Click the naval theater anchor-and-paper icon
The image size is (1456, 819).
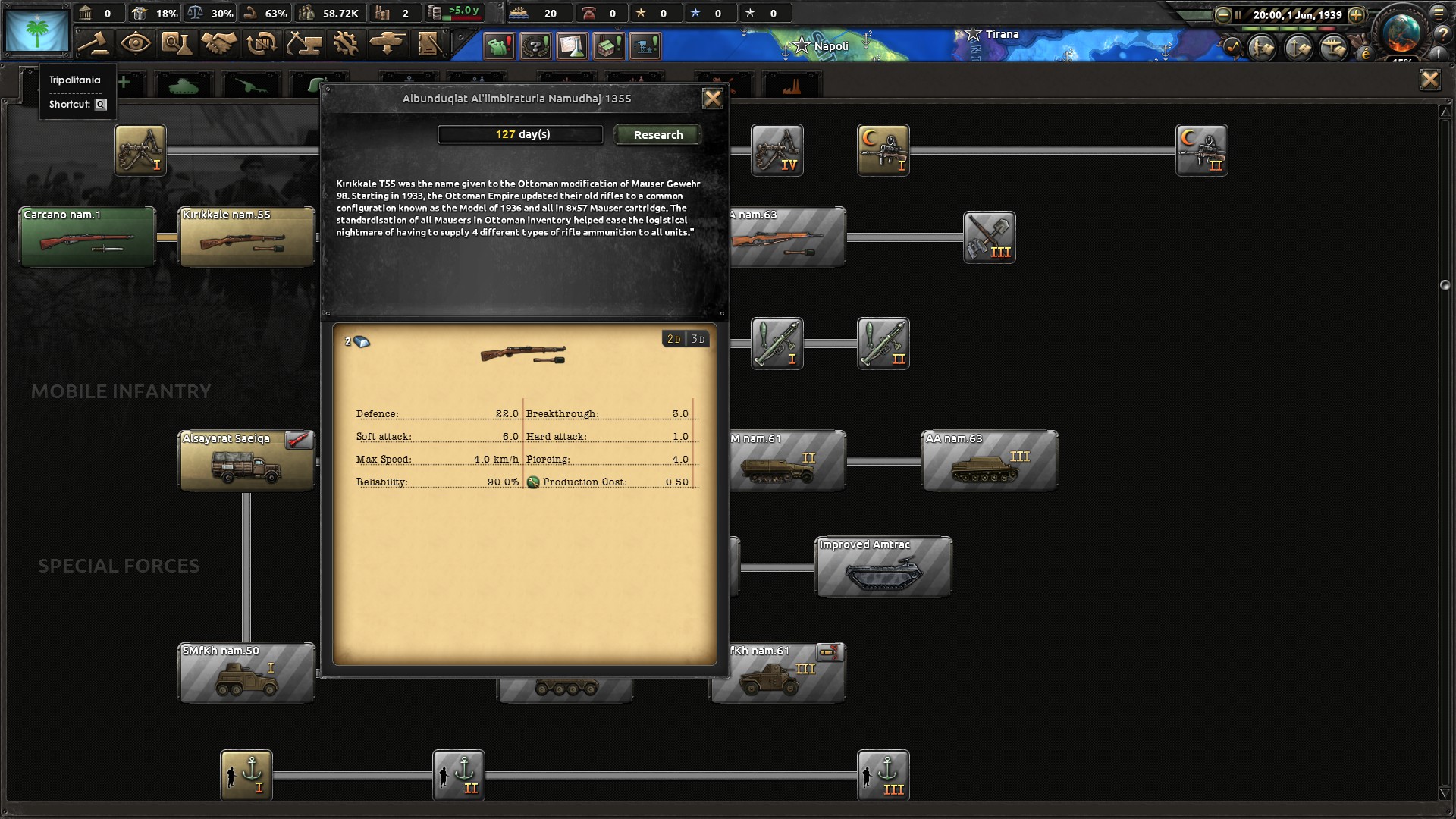click(1297, 48)
